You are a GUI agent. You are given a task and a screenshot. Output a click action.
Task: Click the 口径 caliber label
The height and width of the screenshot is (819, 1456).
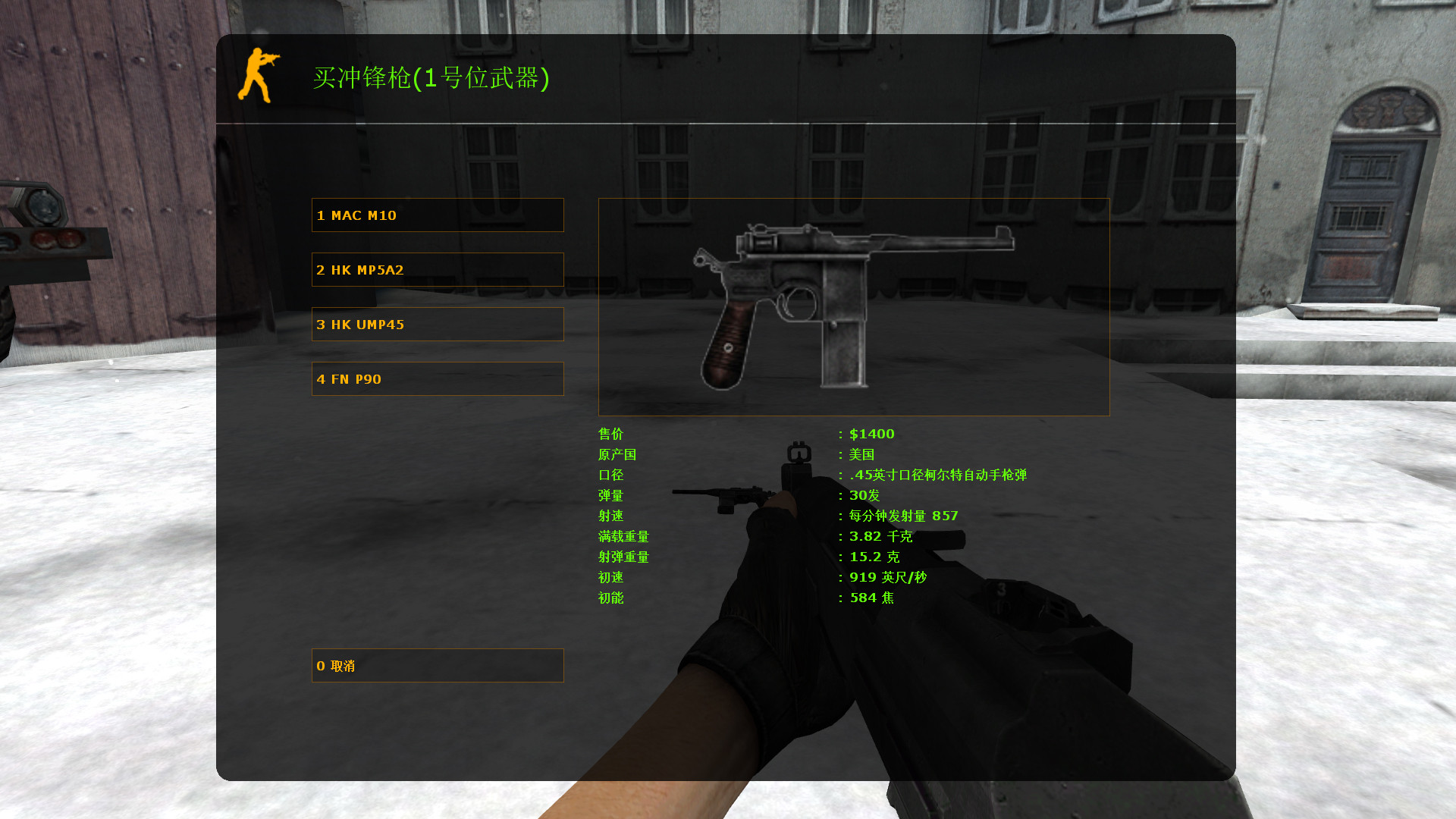click(611, 475)
